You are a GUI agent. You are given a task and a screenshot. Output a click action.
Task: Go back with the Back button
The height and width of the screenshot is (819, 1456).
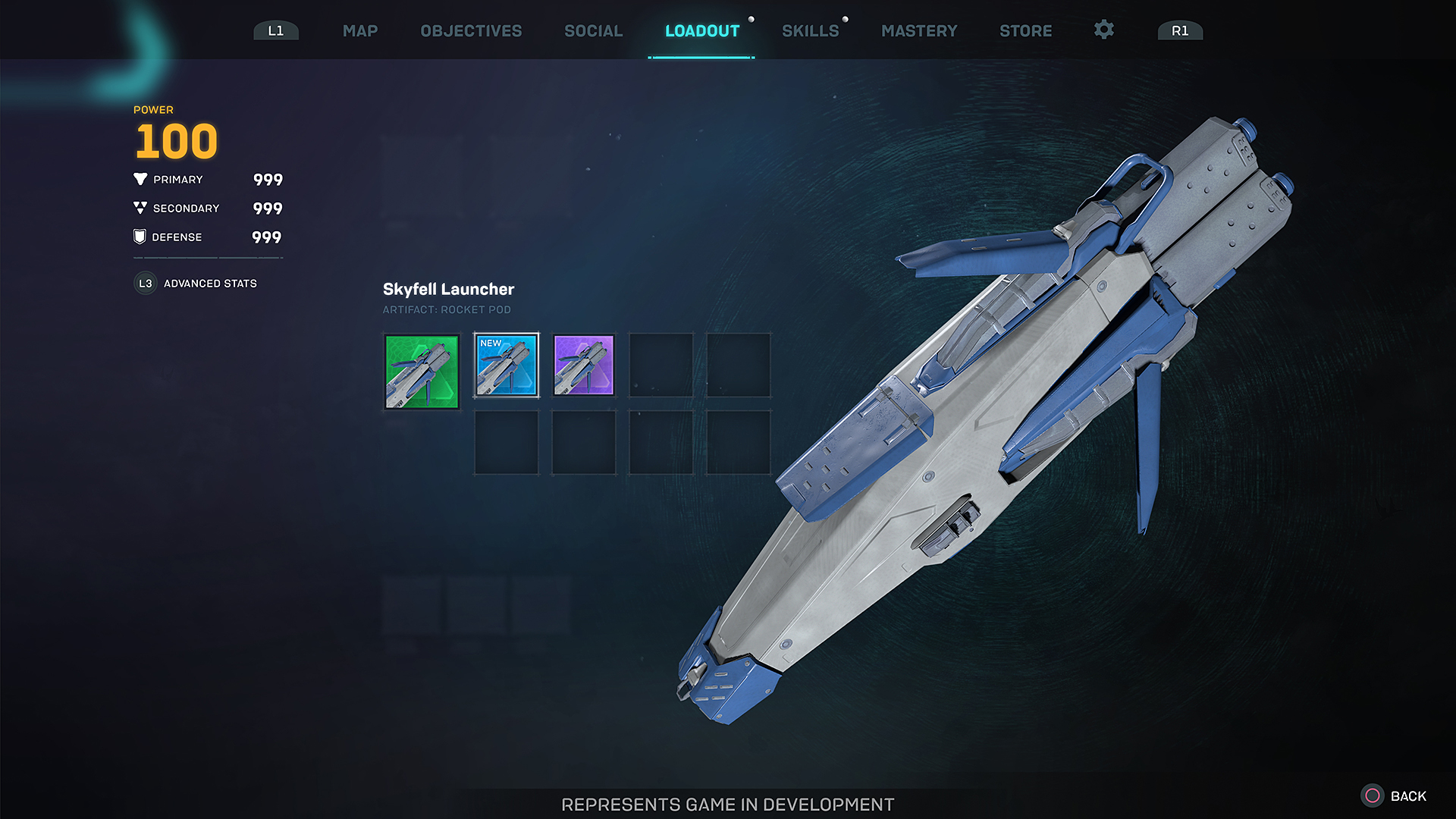click(1394, 796)
